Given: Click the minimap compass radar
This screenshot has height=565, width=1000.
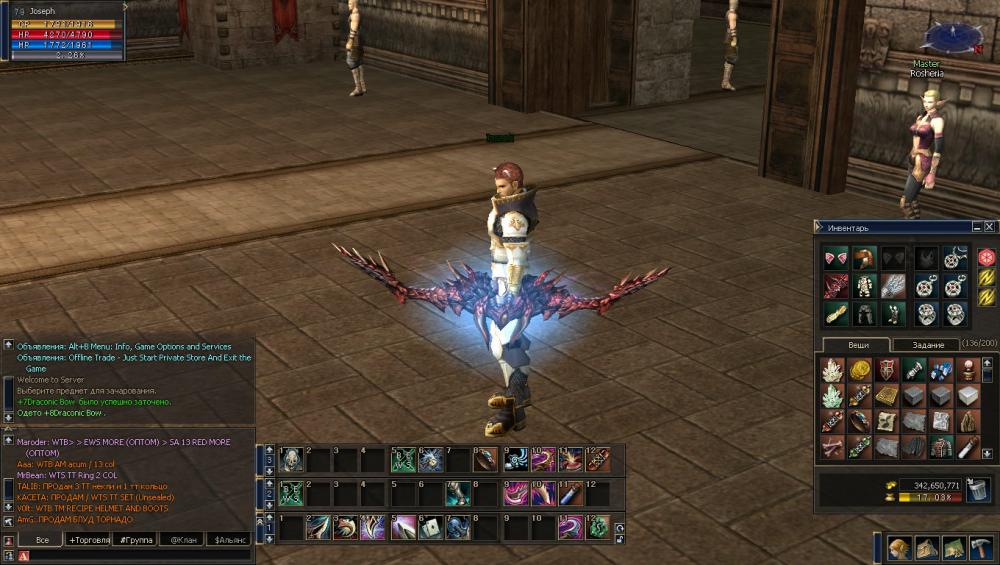Looking at the screenshot, I should (952, 37).
